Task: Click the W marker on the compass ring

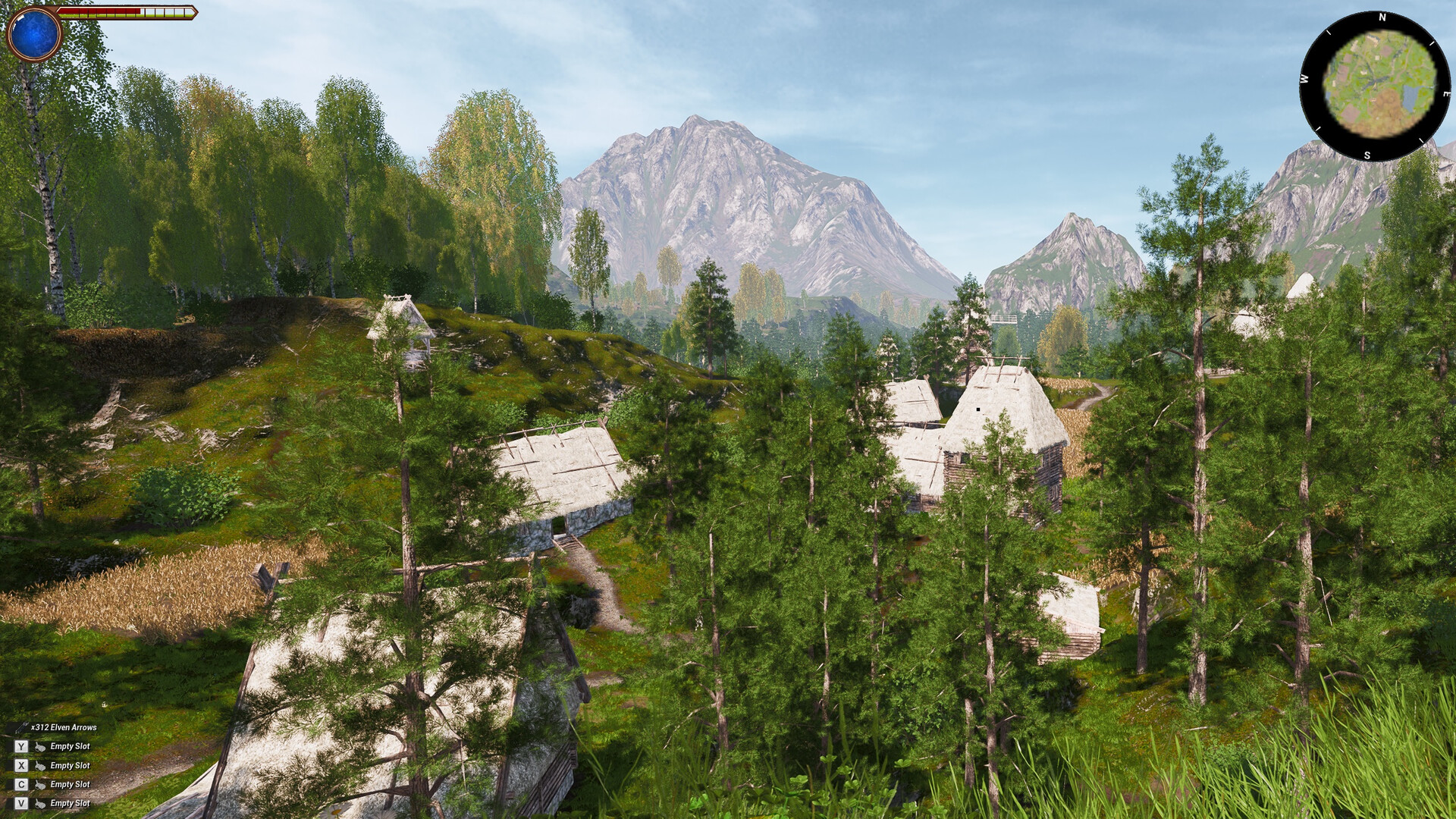Action: [1306, 78]
